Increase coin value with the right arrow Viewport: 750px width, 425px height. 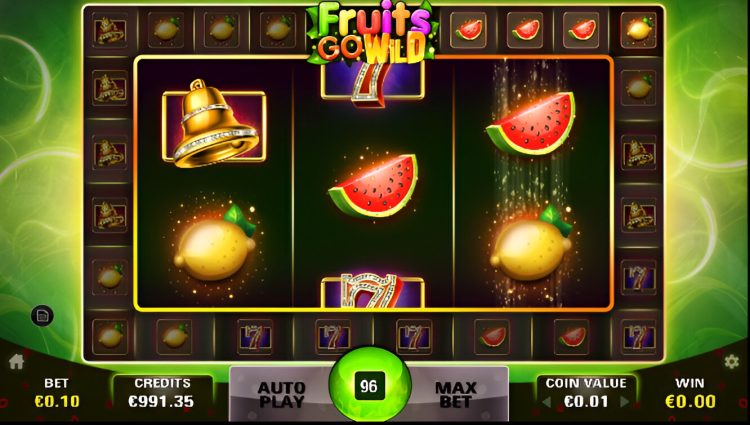625,402
